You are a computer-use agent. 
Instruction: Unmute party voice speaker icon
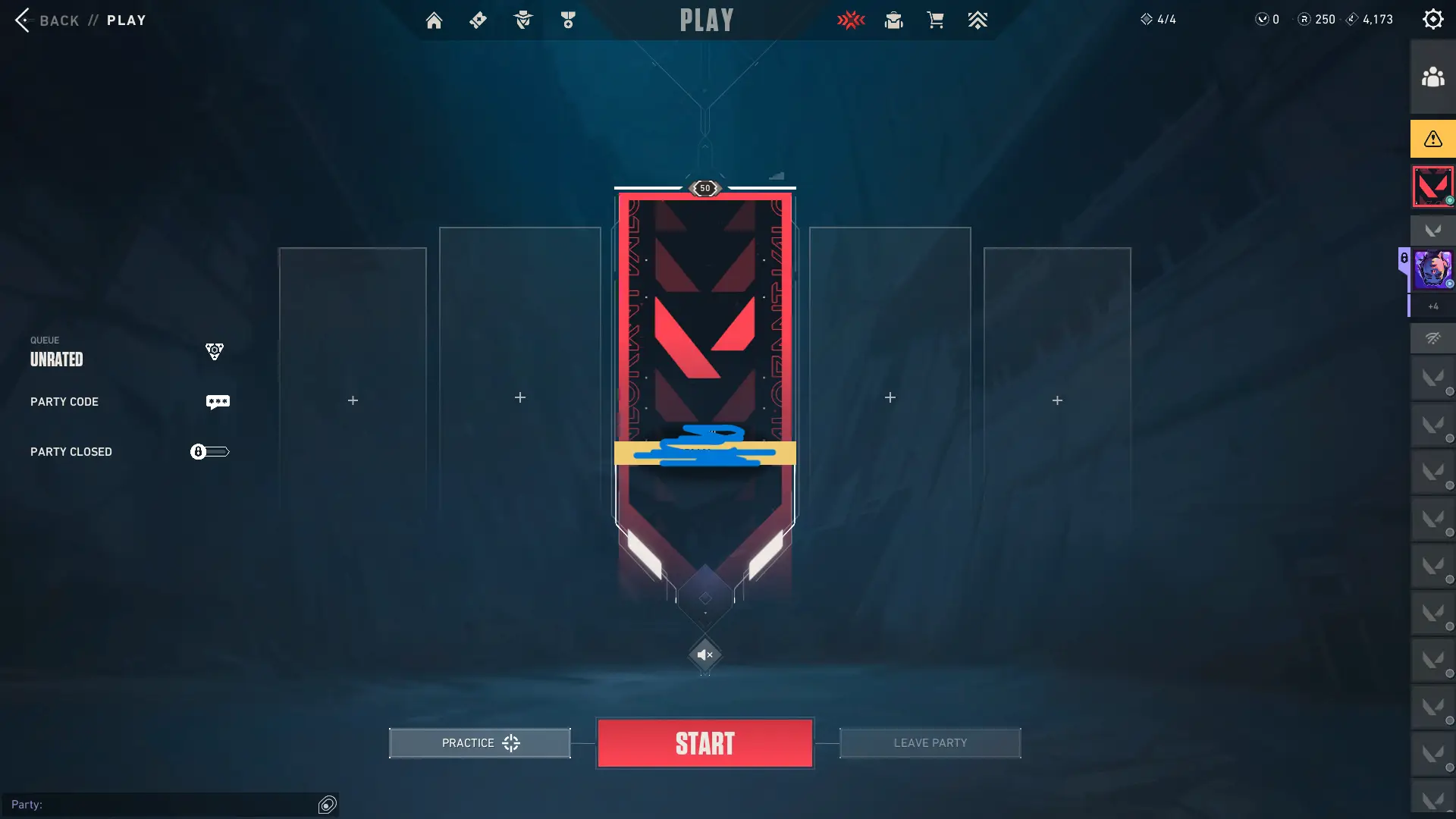point(704,654)
